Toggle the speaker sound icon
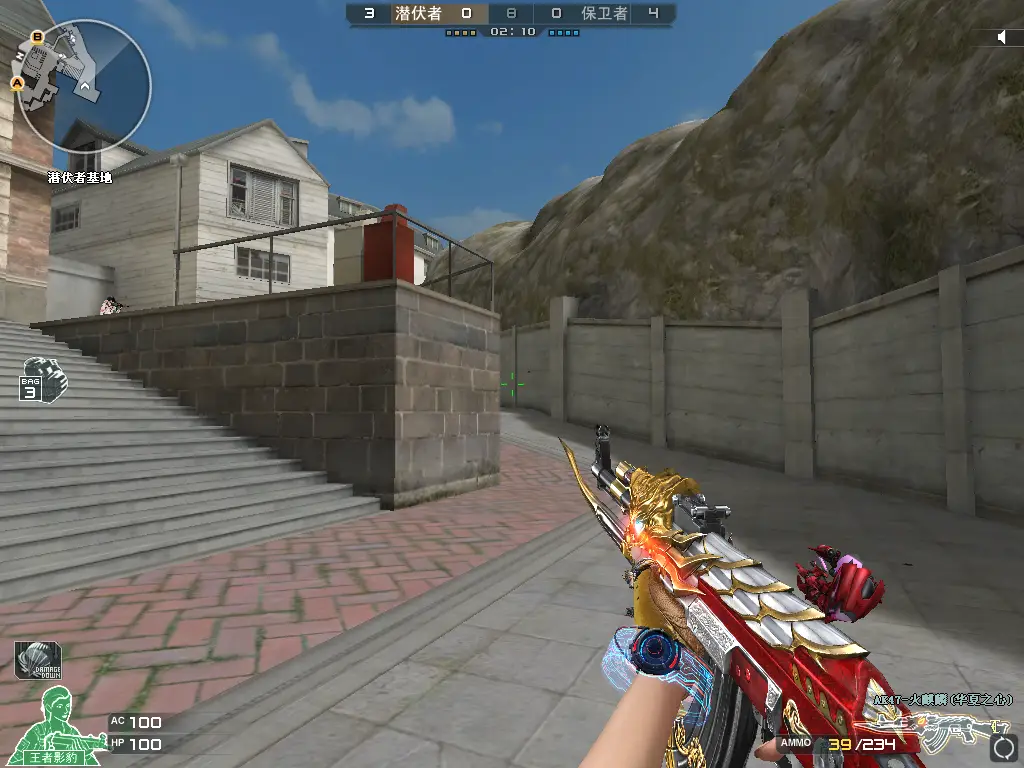 coord(1003,37)
